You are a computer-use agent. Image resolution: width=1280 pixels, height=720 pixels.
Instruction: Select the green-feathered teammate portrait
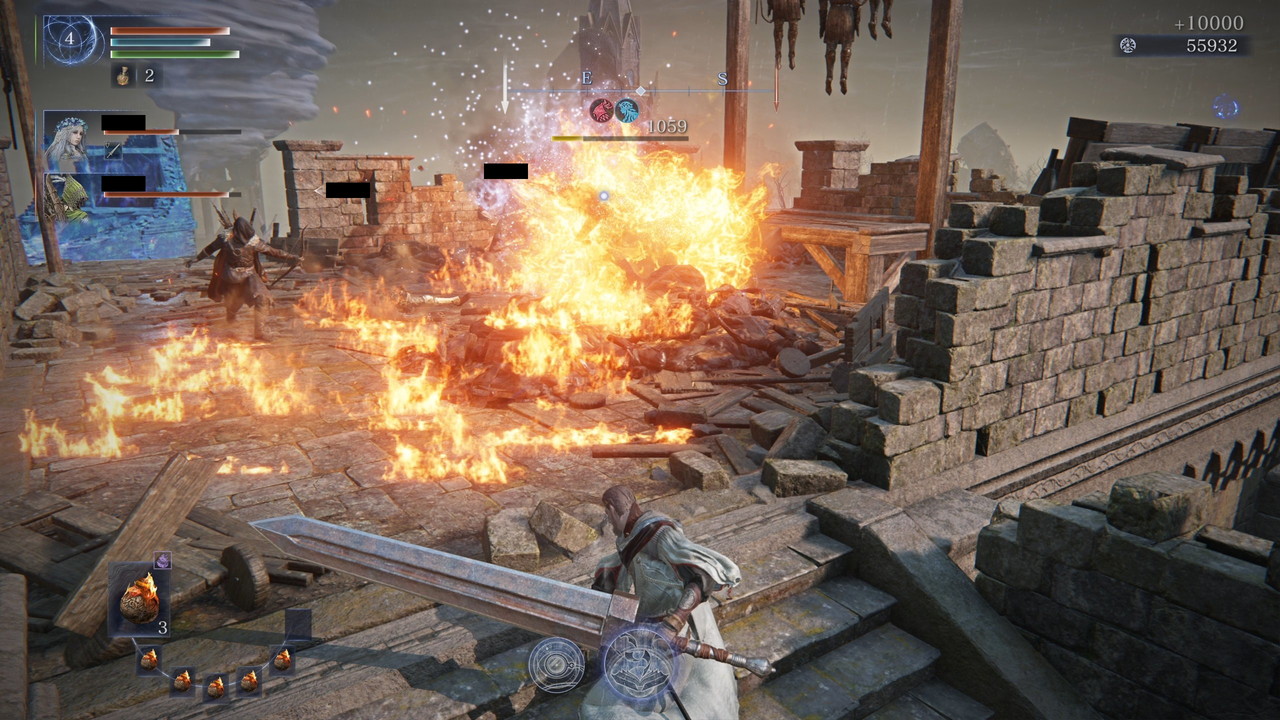click(71, 199)
